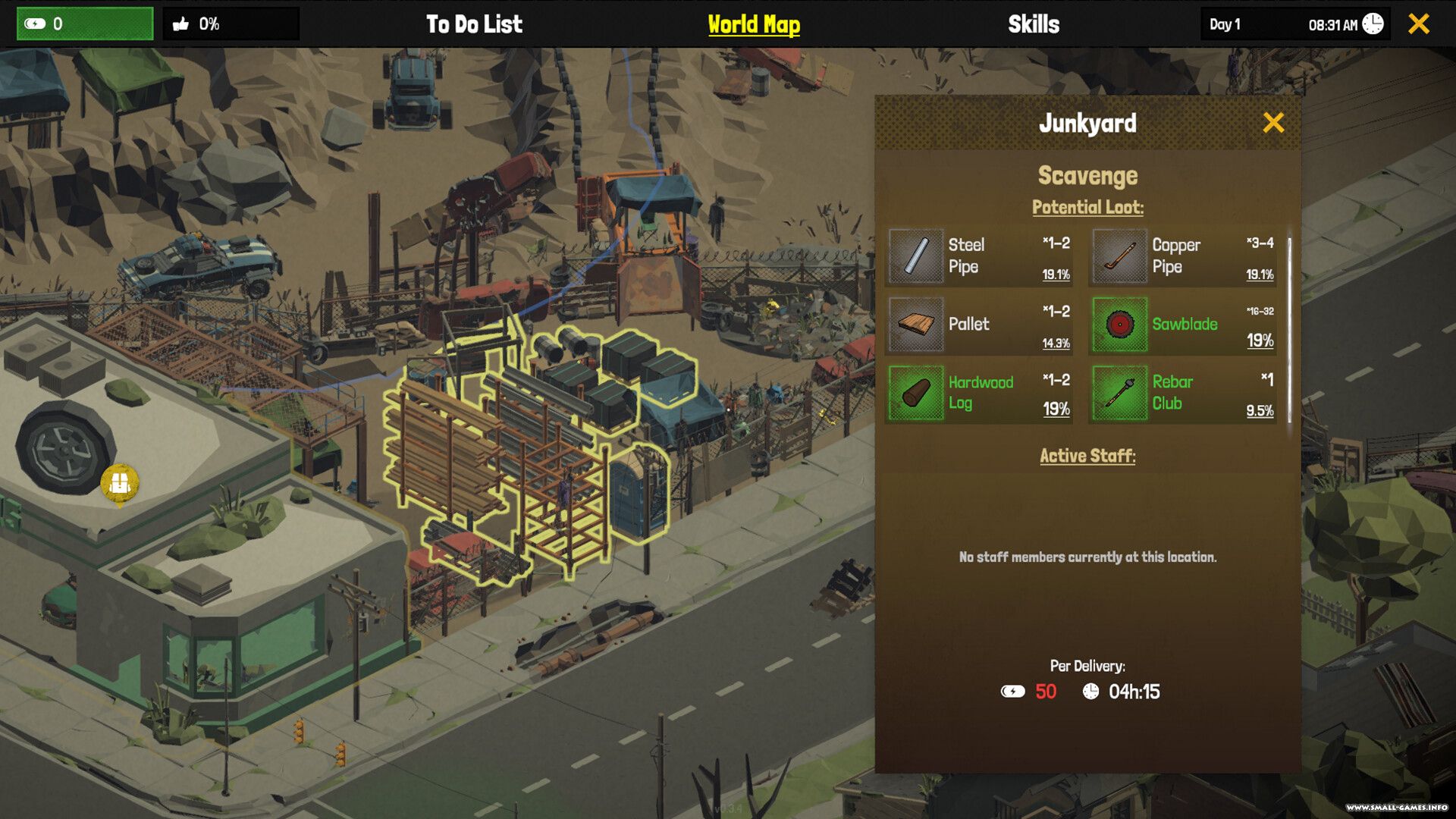Switch to the World Map tab
The image size is (1456, 819).
click(x=754, y=24)
